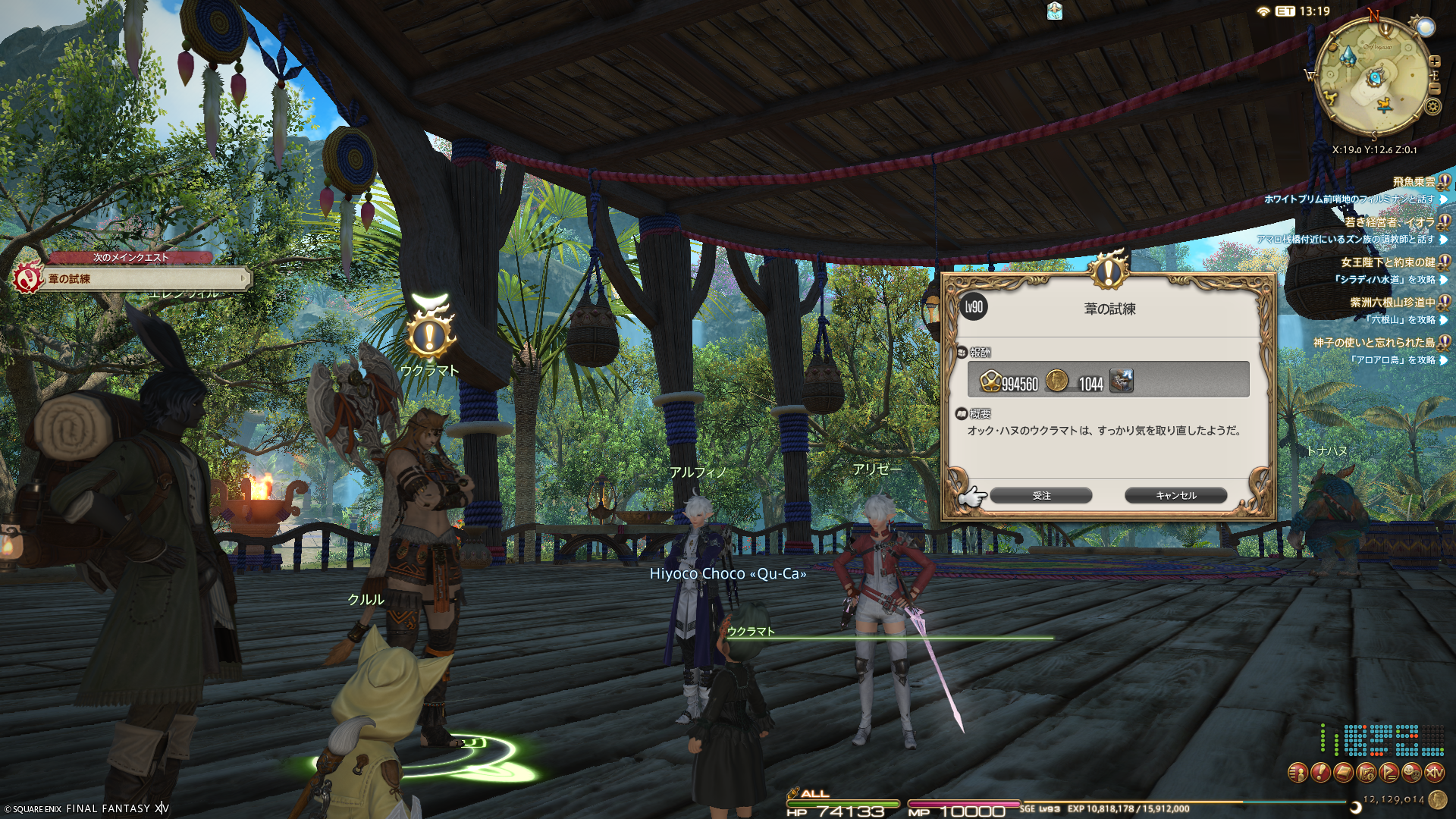
Task: Open the Social smiley-faces menu icon
Action: click(1411, 773)
